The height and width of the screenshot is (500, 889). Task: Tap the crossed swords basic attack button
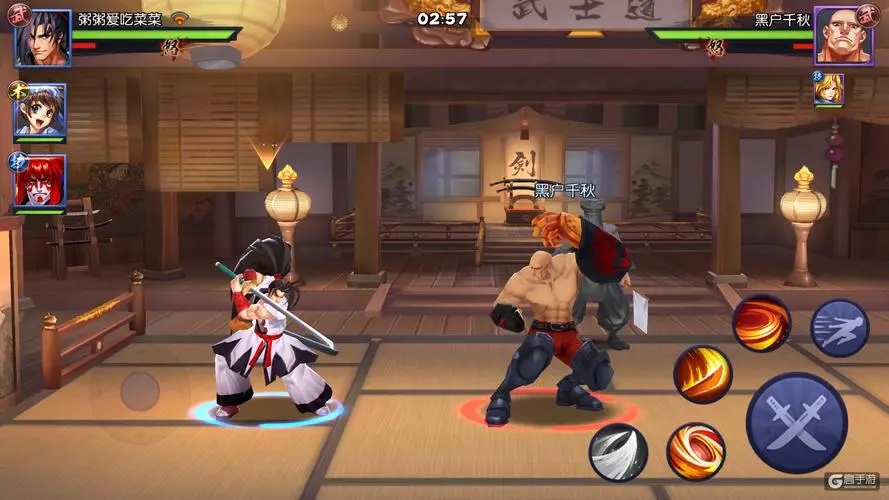click(796, 422)
